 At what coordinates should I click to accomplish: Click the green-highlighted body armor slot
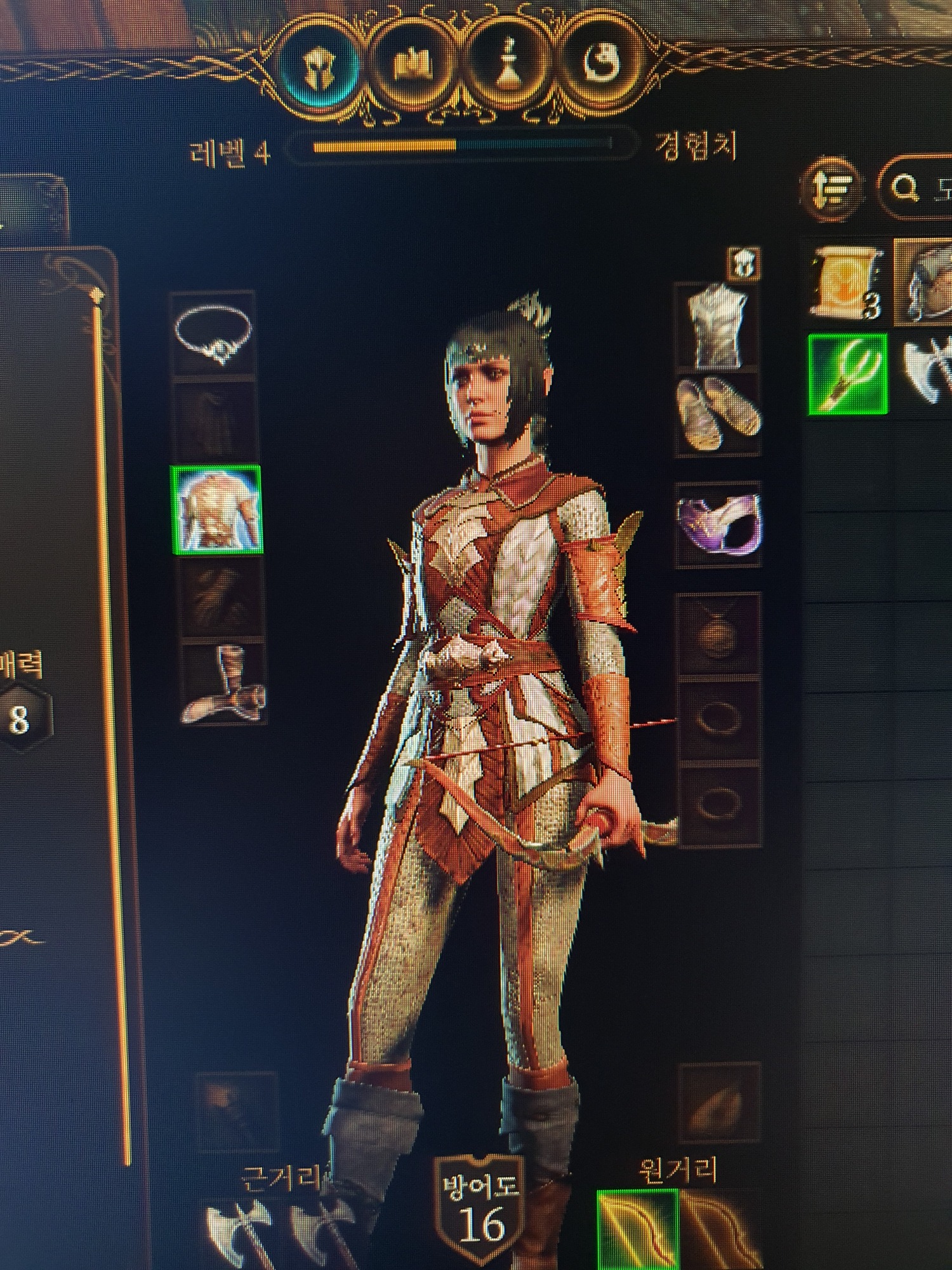click(x=217, y=509)
